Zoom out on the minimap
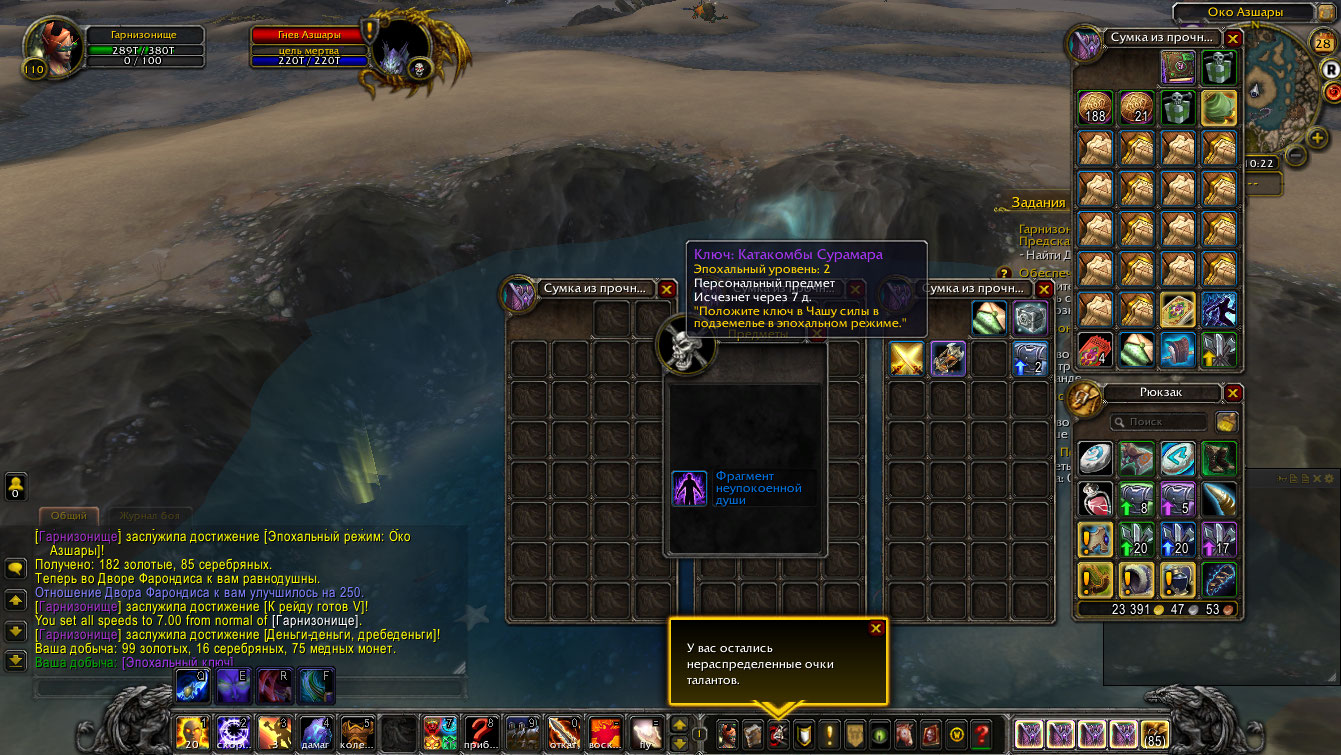Screen dimensions: 1341x755 coord(1295,155)
